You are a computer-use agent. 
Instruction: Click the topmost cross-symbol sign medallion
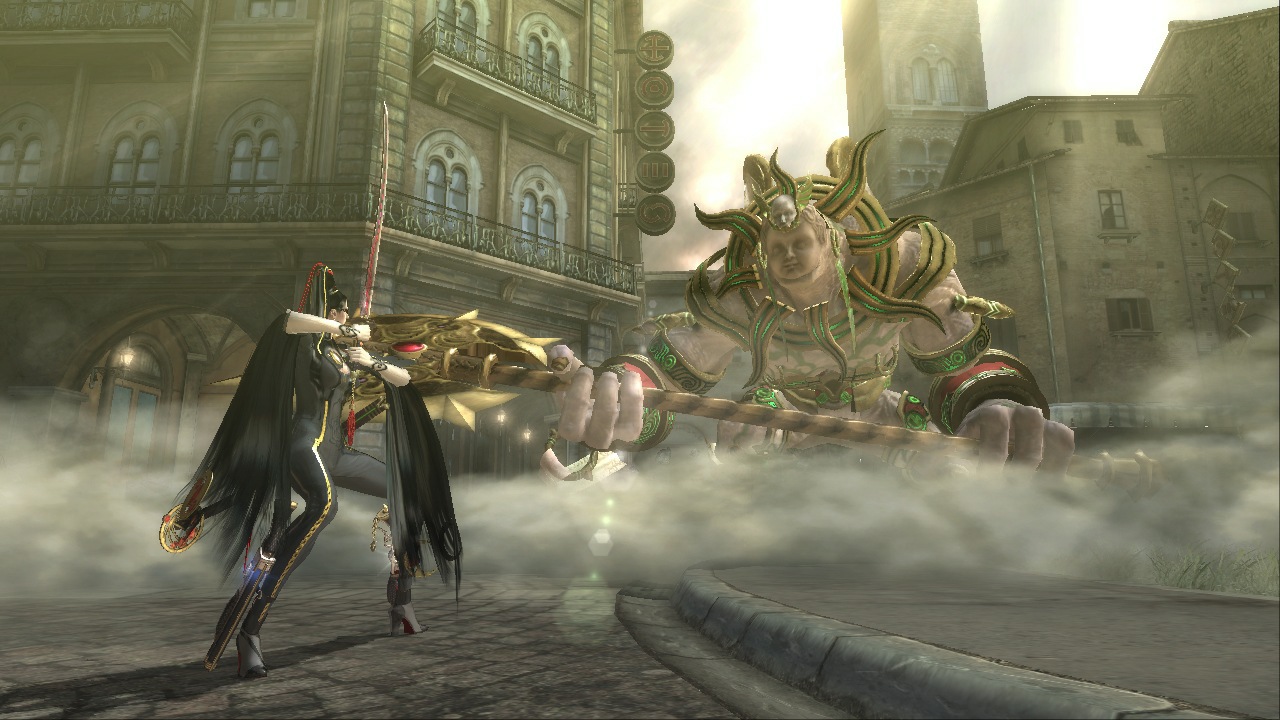[x=653, y=50]
